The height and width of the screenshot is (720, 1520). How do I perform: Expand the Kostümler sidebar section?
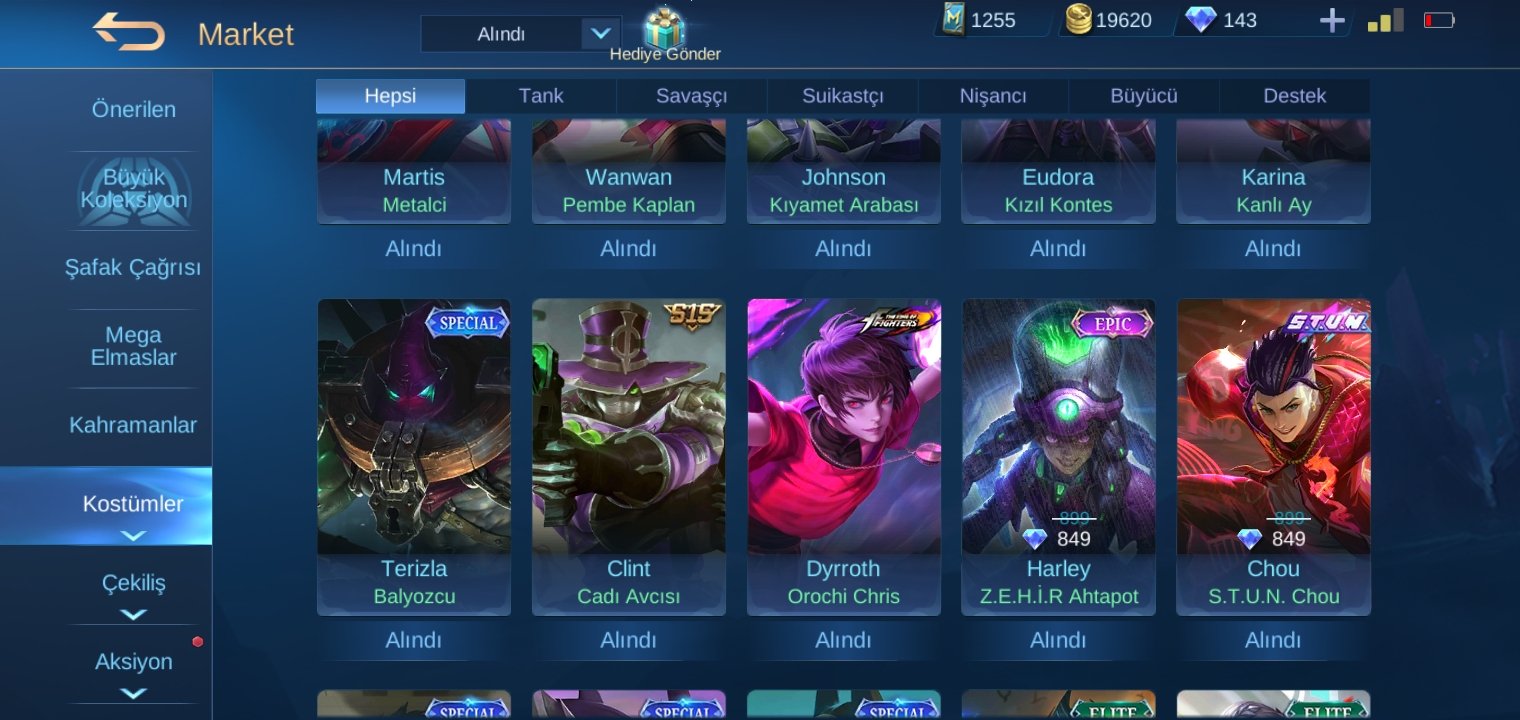point(133,504)
